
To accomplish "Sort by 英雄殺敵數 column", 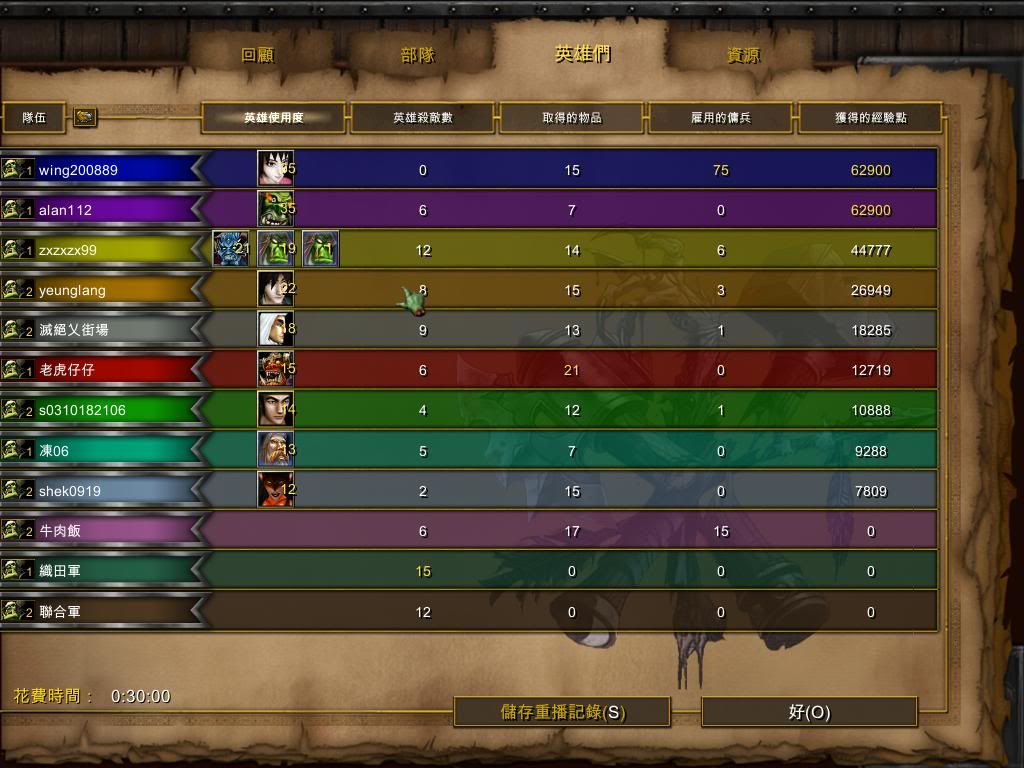I will click(422, 118).
